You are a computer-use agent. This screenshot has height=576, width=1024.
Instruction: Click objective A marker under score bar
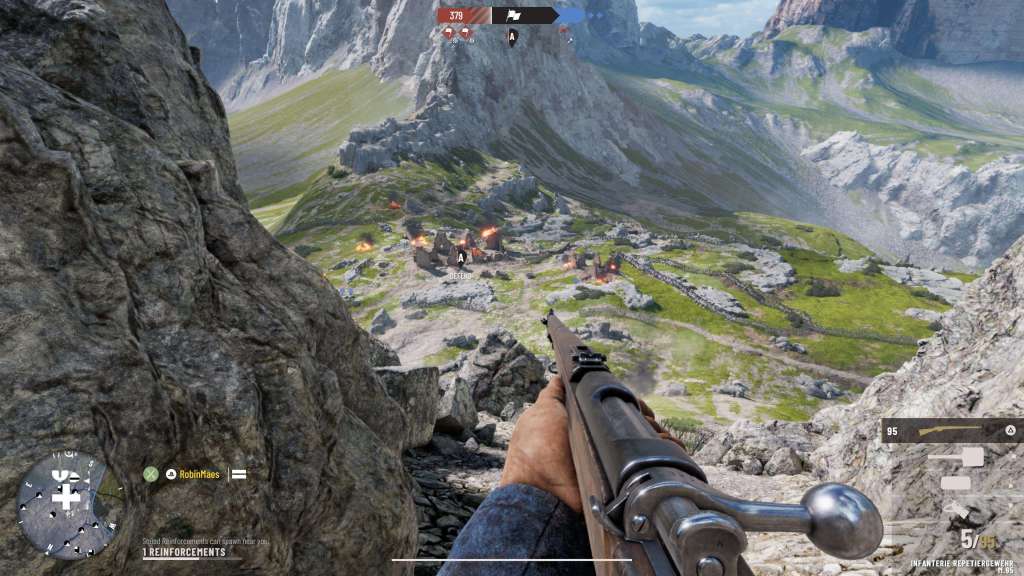513,37
